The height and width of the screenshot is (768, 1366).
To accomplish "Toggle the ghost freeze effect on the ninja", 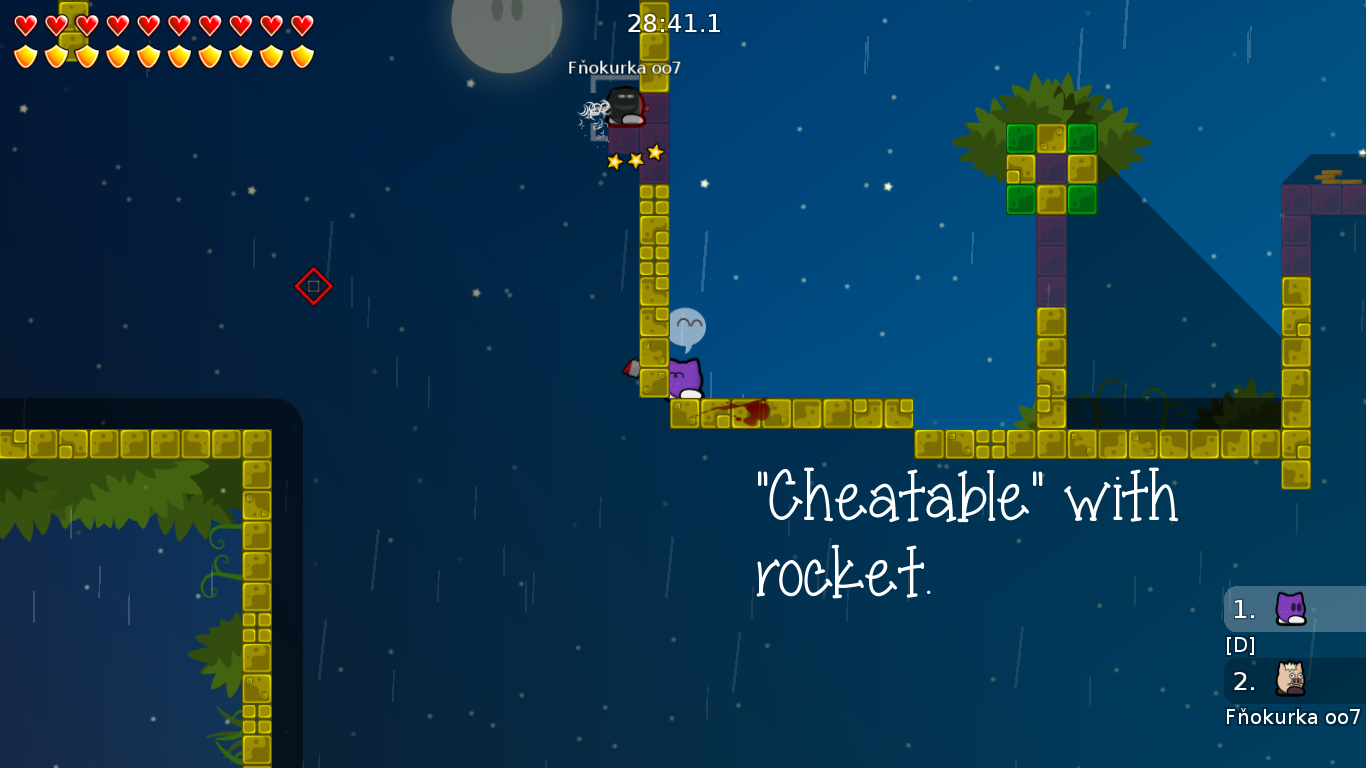I will (x=592, y=110).
